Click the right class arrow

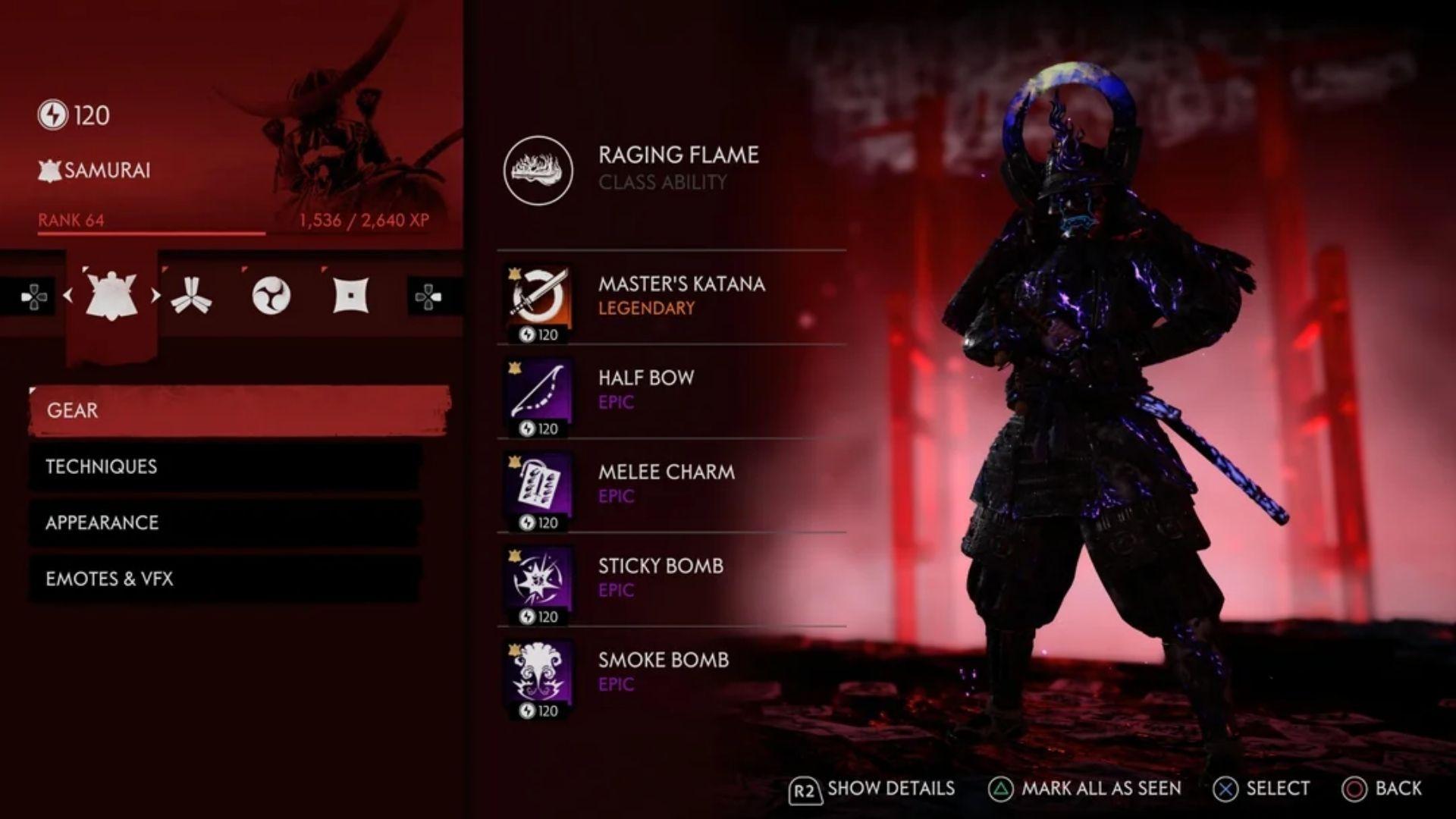pos(155,296)
